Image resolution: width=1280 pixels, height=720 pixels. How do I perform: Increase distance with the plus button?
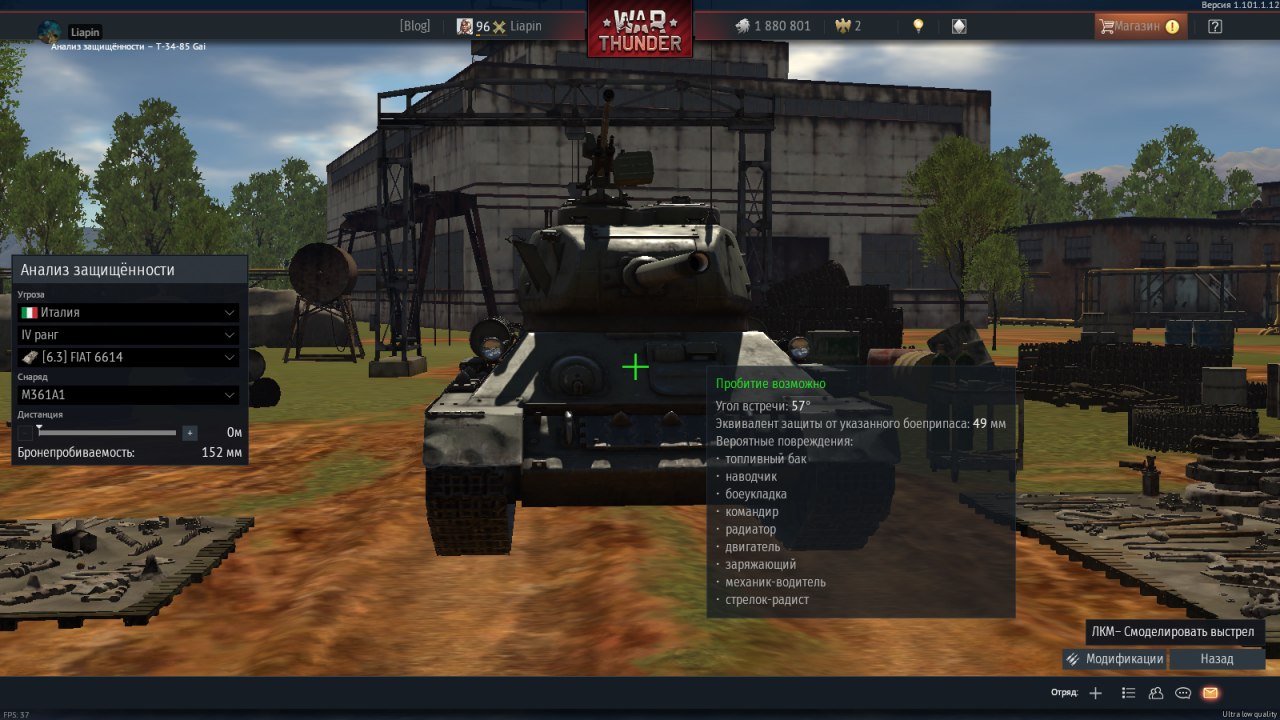[190, 433]
